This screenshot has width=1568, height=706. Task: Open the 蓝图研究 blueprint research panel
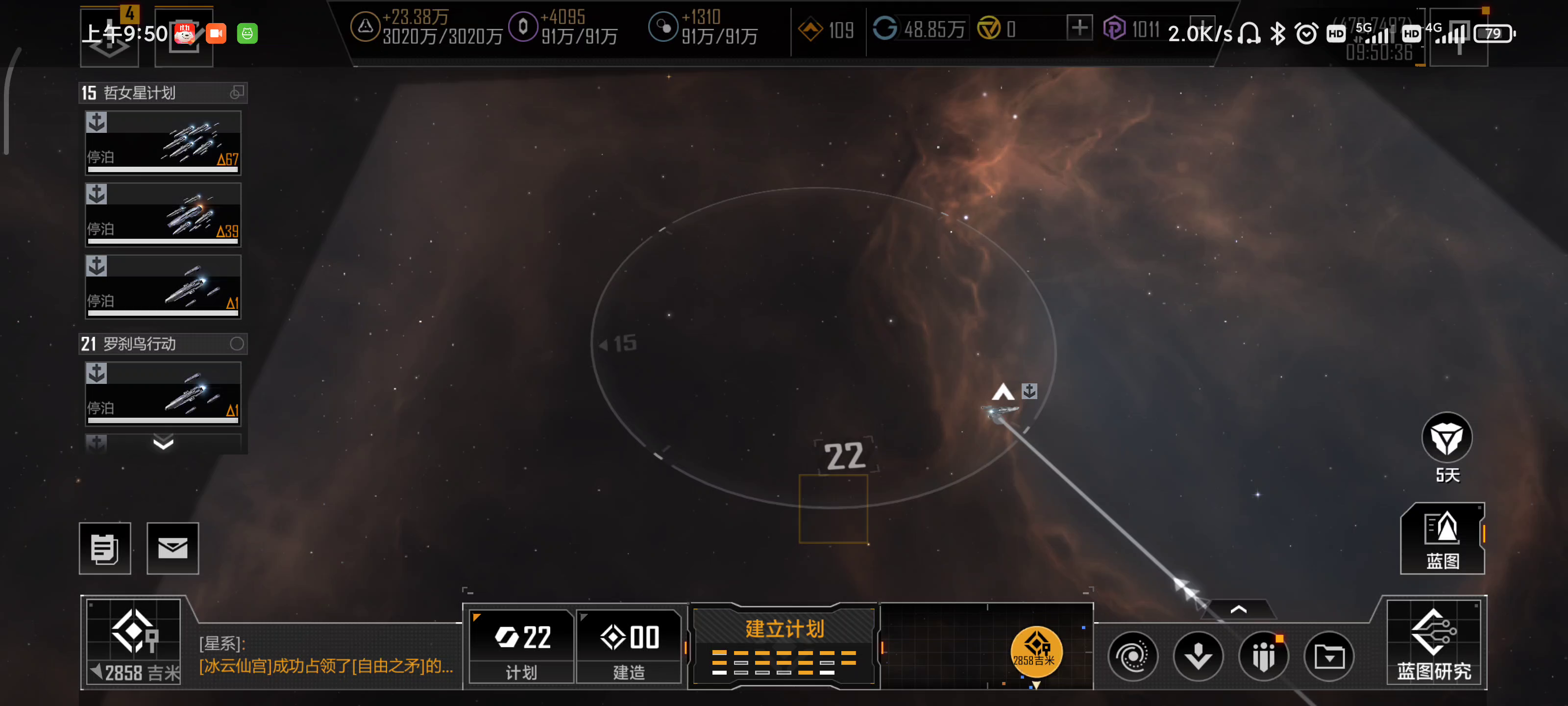coord(1433,643)
